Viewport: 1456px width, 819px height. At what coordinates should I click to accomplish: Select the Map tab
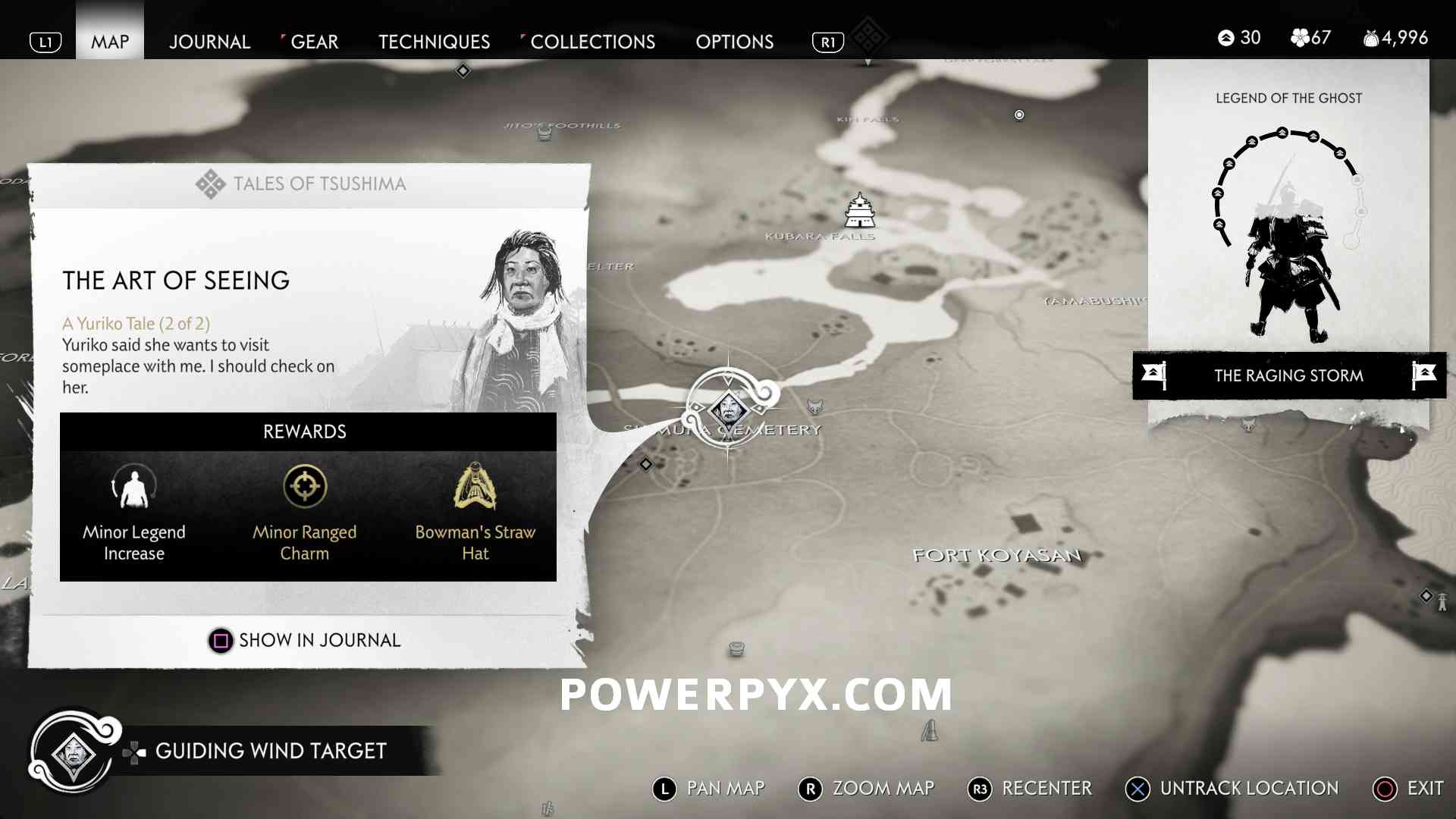[x=110, y=42]
